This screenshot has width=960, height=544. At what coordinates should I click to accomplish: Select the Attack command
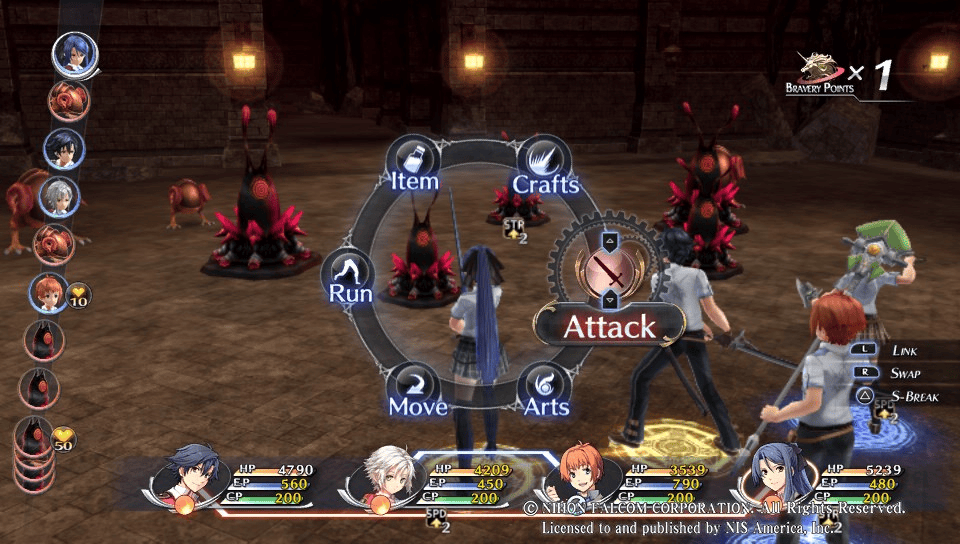[x=609, y=326]
